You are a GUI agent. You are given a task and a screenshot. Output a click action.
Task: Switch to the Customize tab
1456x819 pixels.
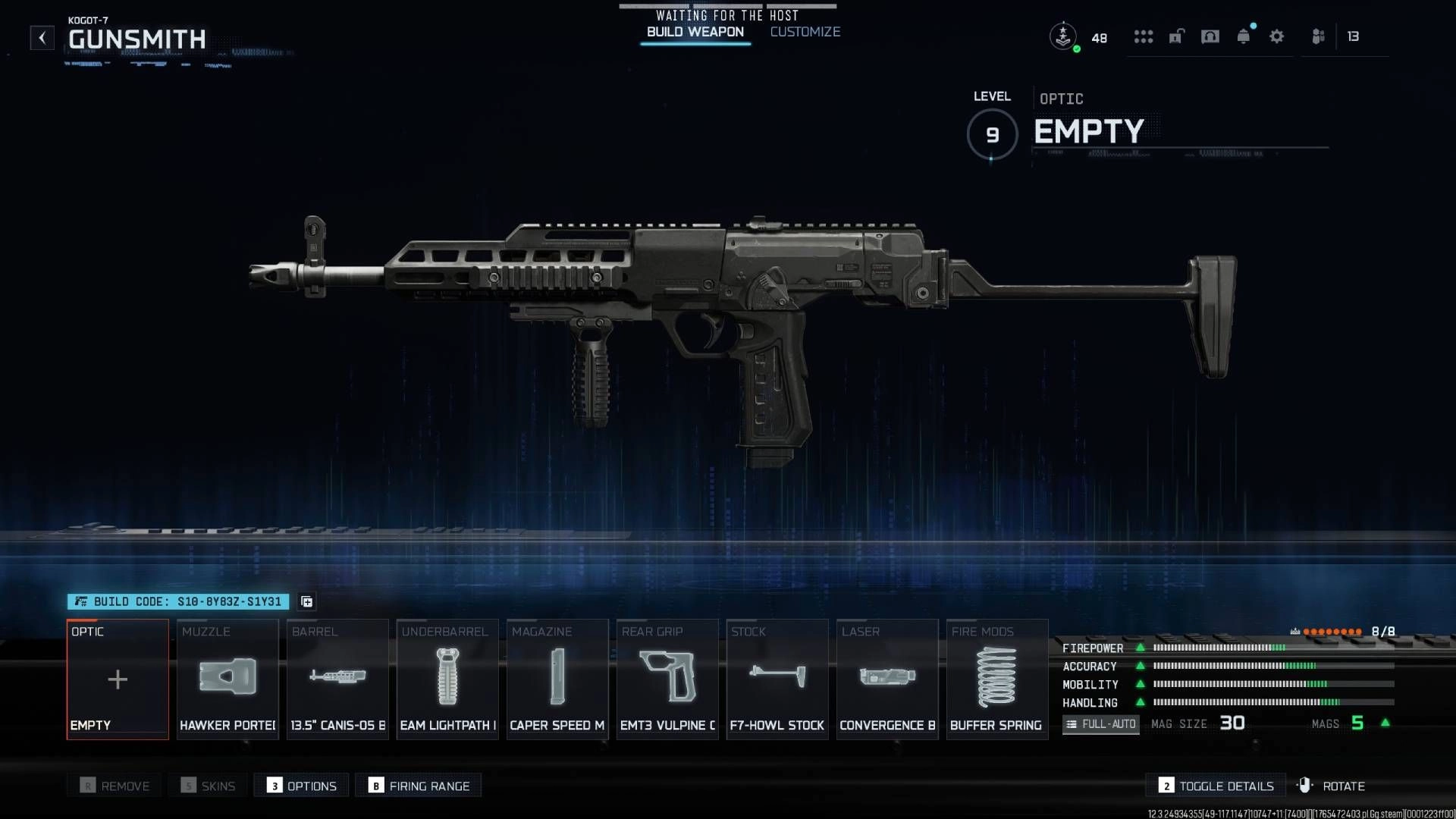pyautogui.click(x=805, y=32)
